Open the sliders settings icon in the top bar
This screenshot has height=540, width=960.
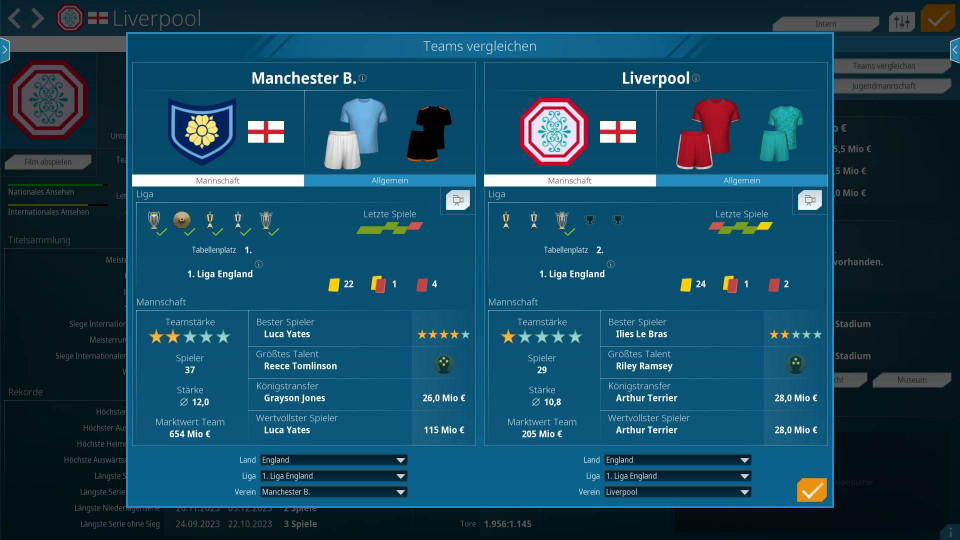point(901,22)
